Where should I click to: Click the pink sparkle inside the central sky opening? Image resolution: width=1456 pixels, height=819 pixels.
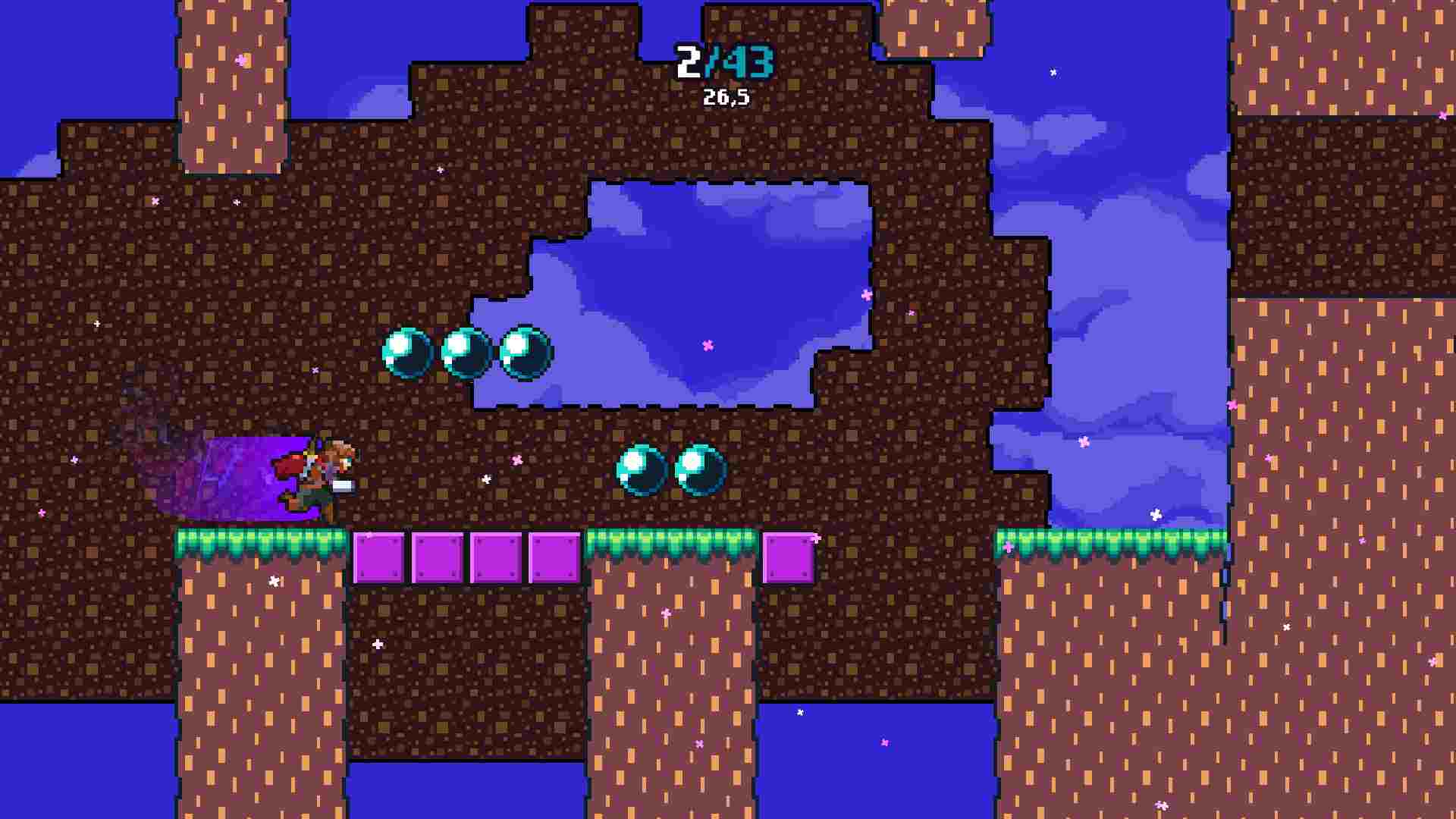coord(707,345)
